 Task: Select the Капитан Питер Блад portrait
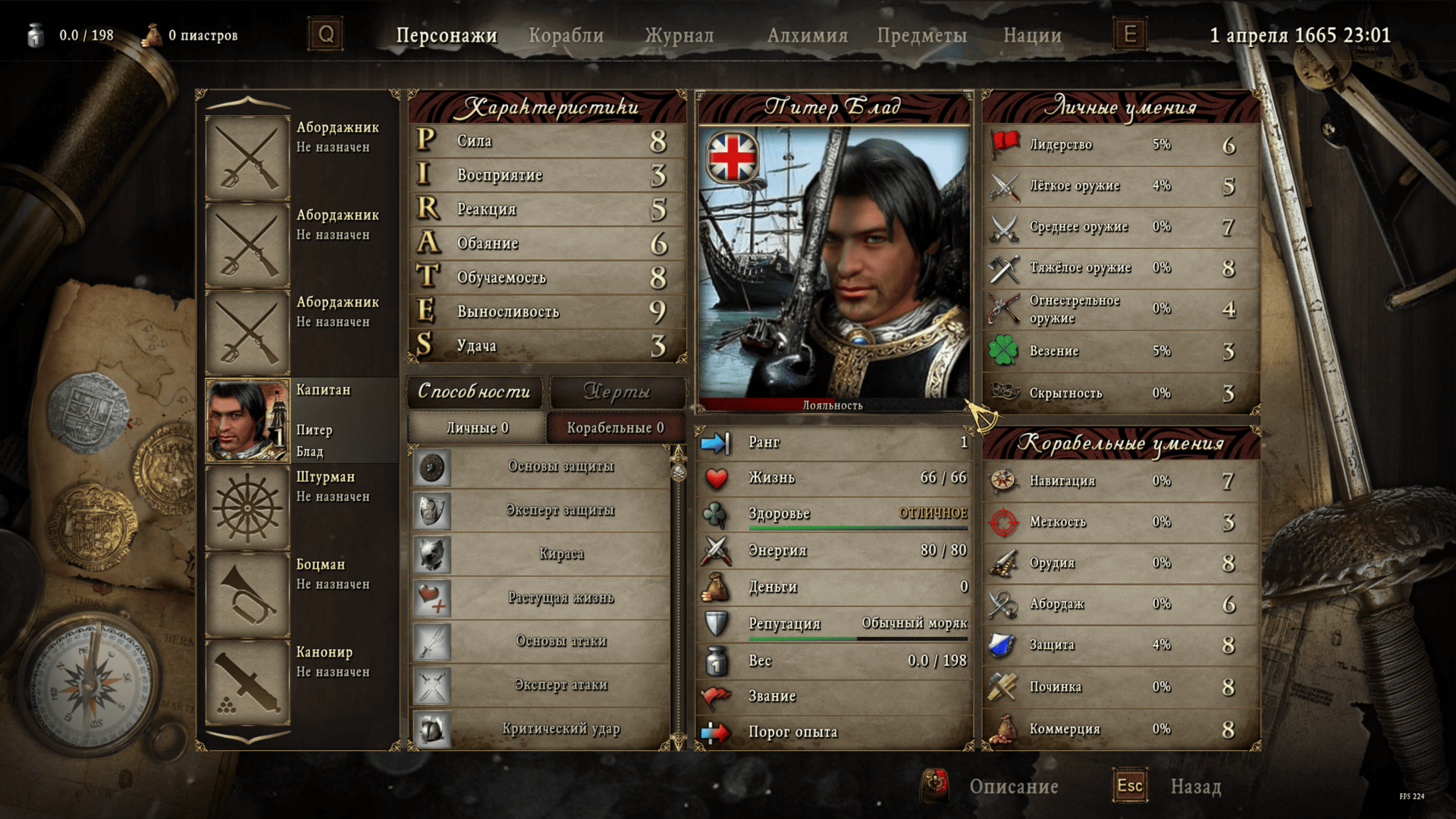pyautogui.click(x=247, y=421)
